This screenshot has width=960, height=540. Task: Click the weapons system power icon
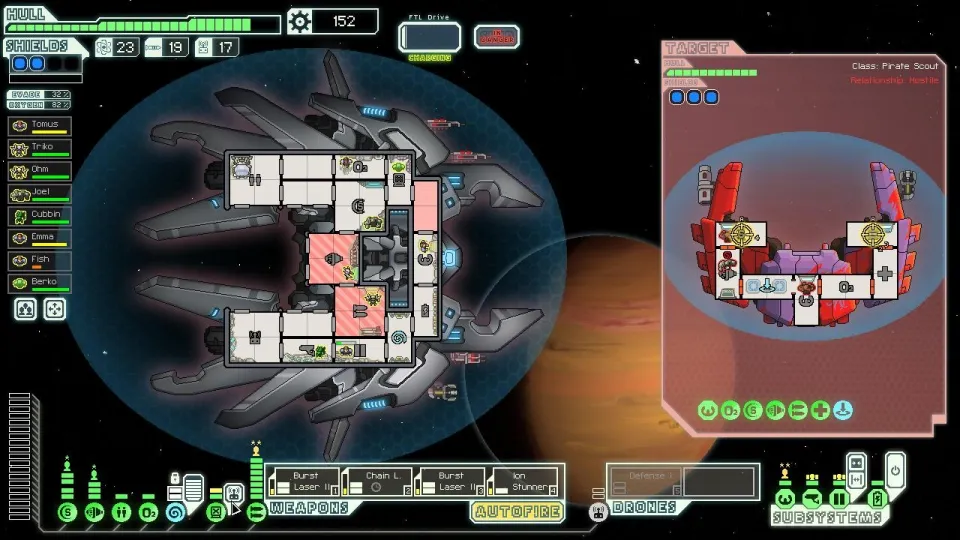coord(256,512)
